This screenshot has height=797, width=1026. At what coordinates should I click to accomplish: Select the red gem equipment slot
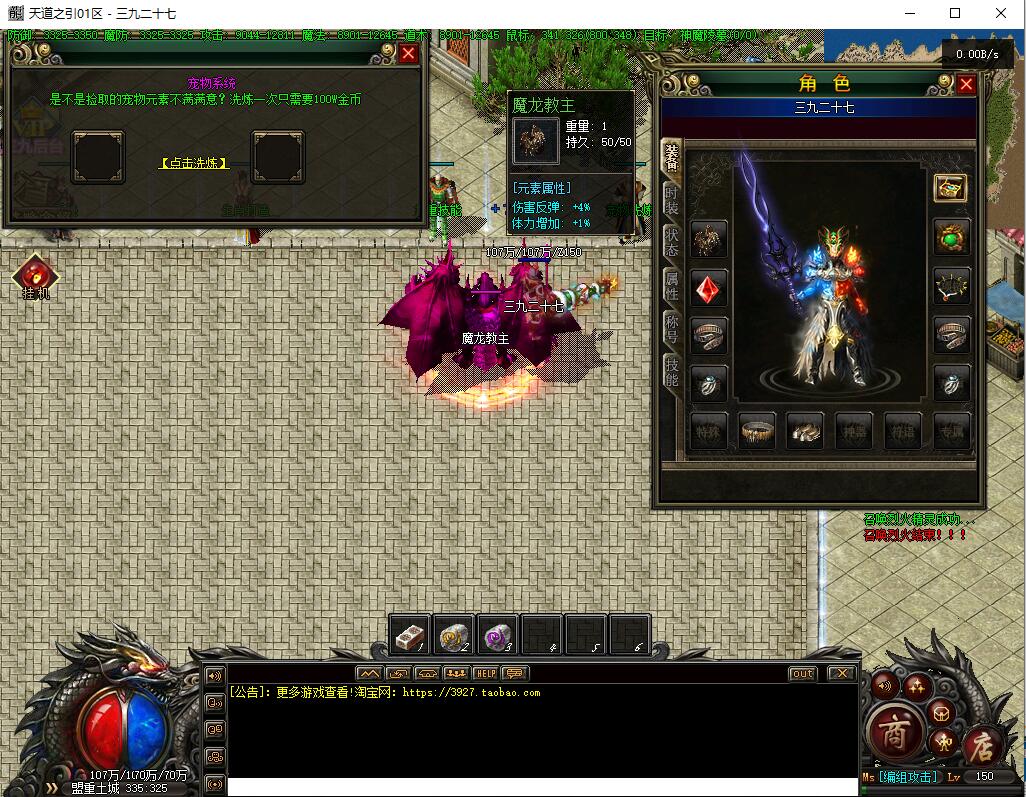[709, 288]
